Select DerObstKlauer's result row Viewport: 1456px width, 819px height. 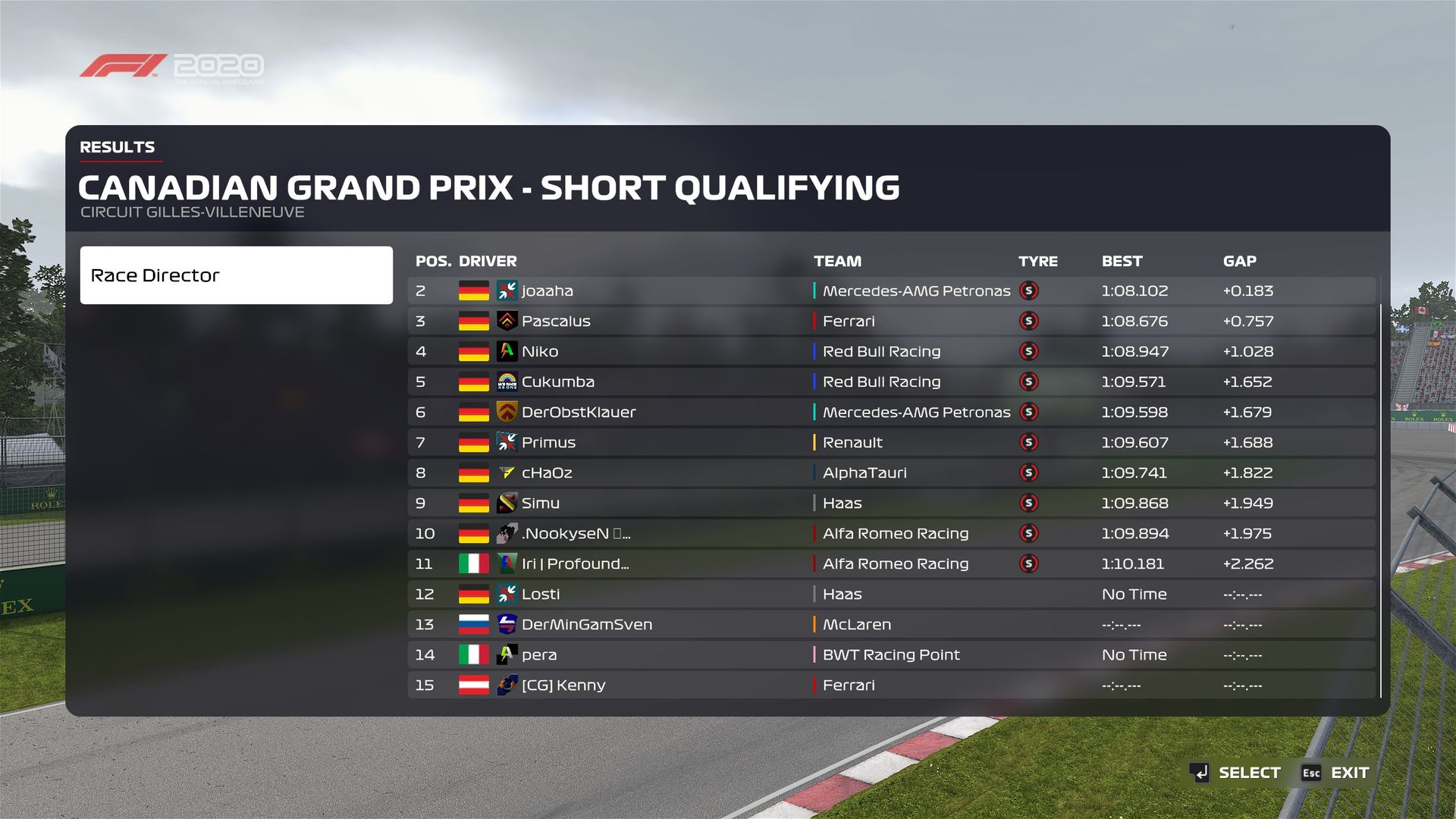(x=891, y=413)
